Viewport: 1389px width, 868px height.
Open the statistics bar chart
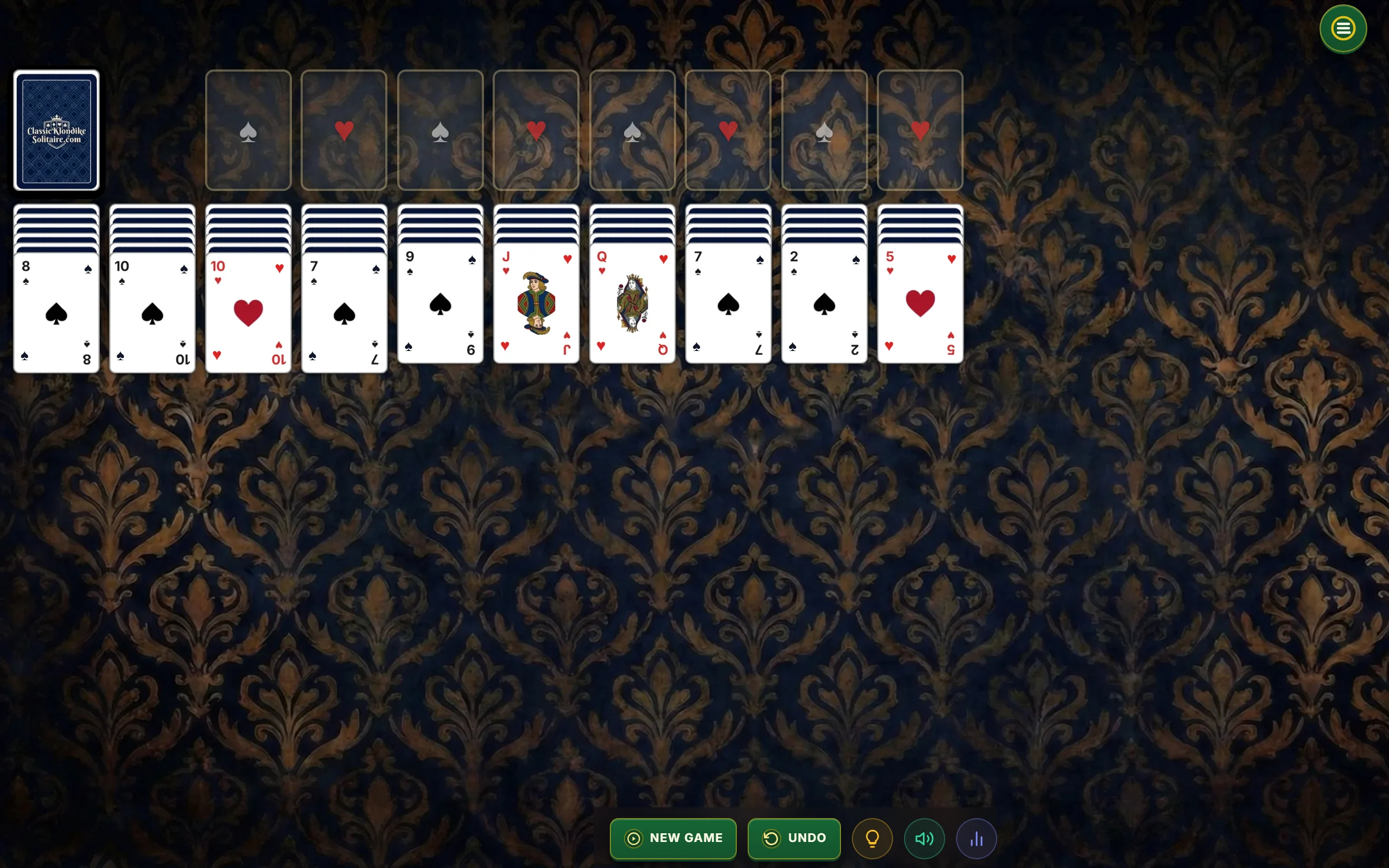976,839
